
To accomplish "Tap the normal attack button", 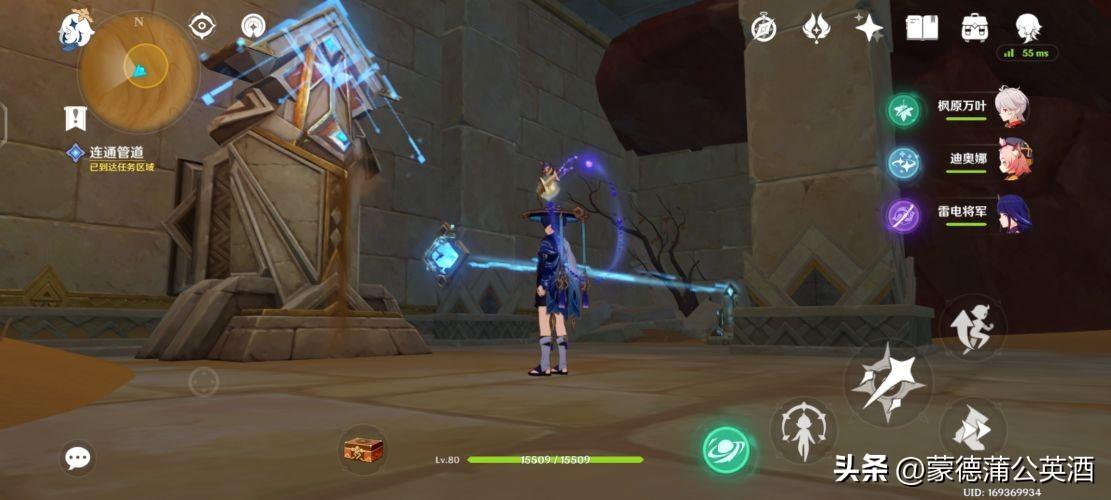I will (x=888, y=382).
